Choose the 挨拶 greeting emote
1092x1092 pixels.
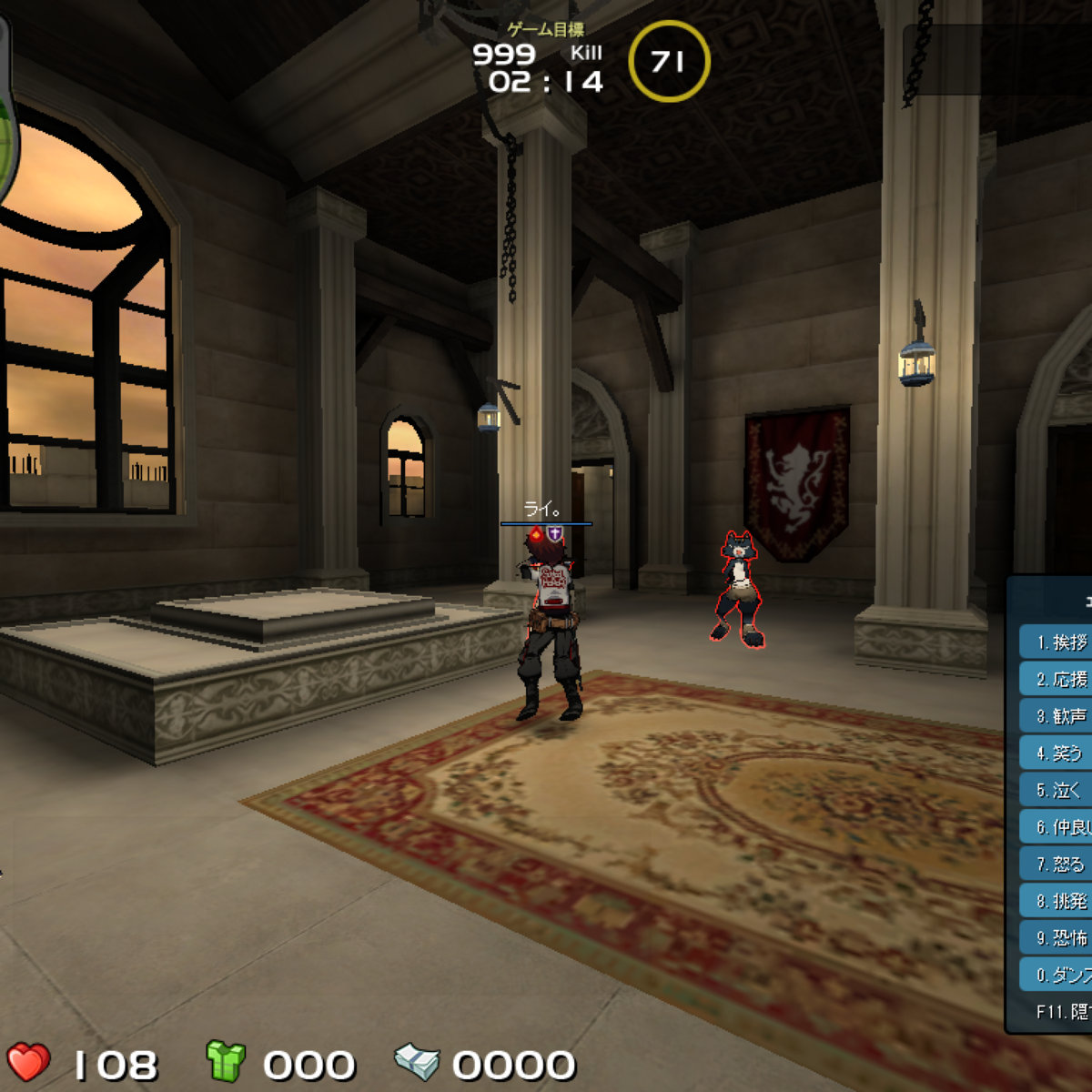(x=1057, y=642)
